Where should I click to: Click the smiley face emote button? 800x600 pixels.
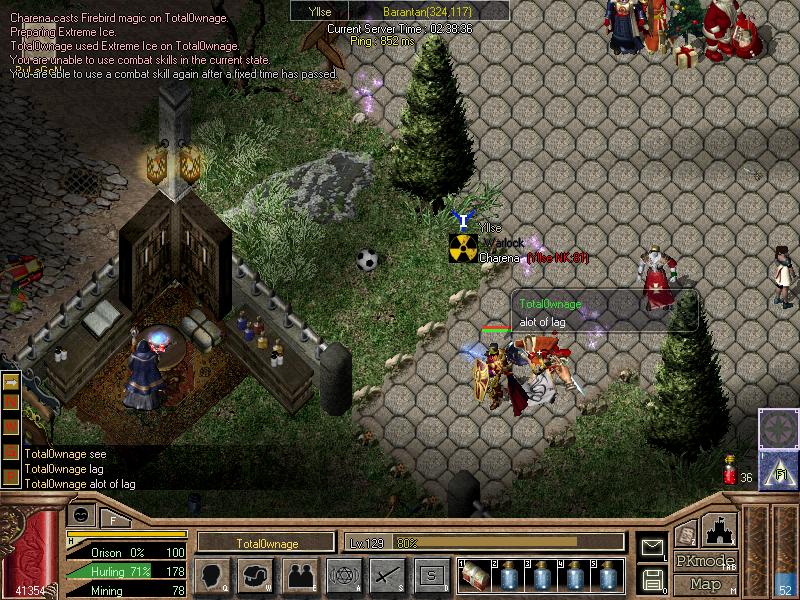tap(81, 514)
